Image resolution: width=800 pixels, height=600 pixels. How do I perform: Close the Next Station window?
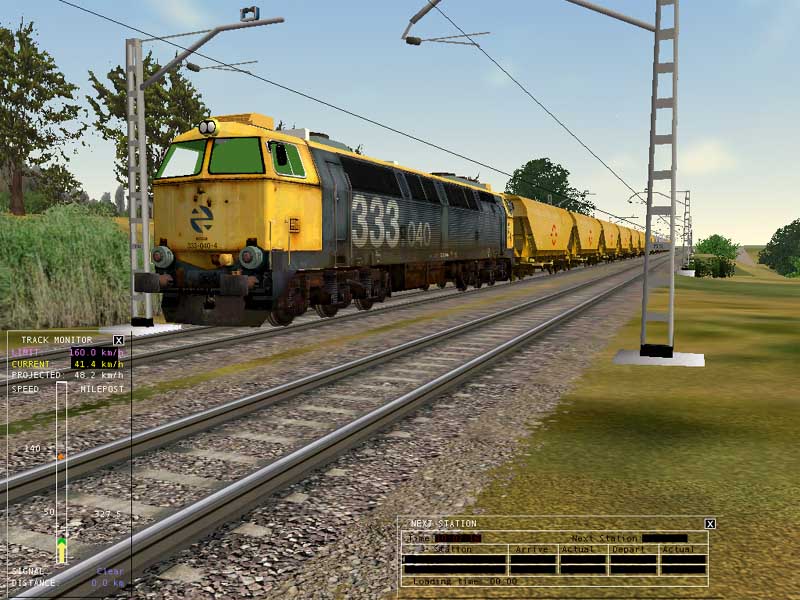pyautogui.click(x=710, y=523)
